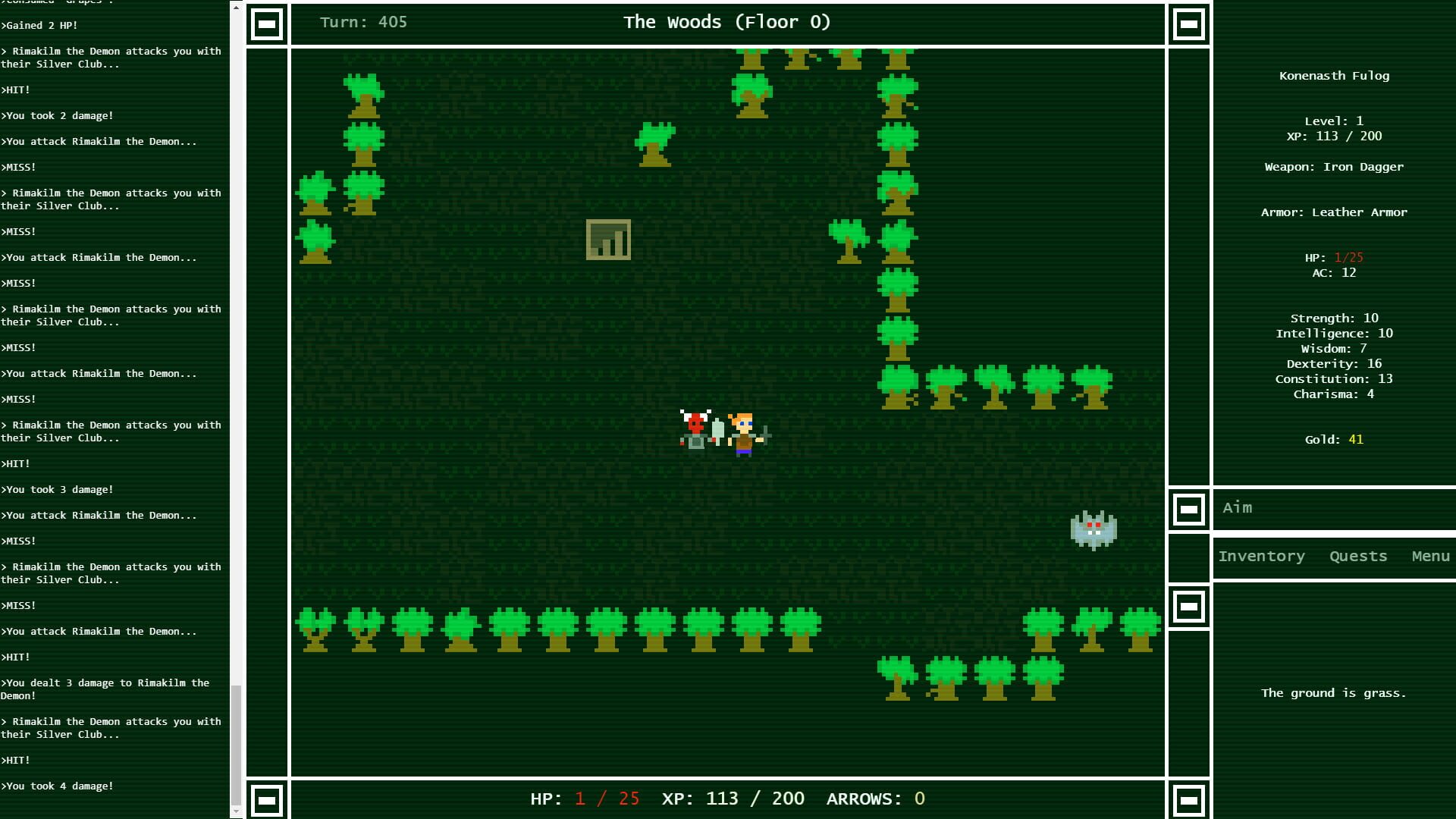
Task: Click the gray bat enemy sprite
Action: (x=1094, y=529)
